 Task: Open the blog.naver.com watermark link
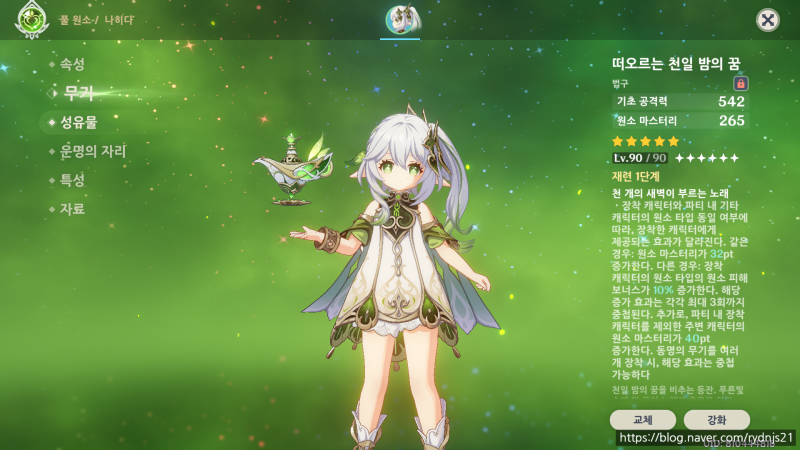(706, 438)
